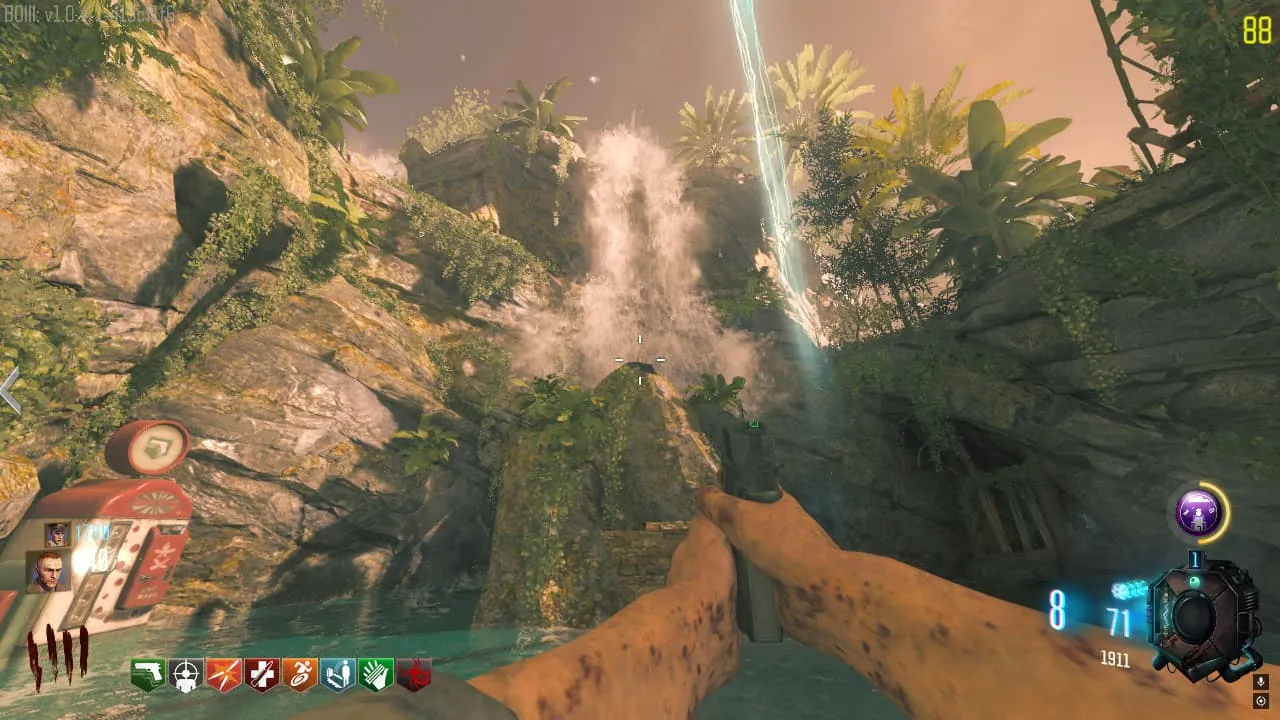1280x720 pixels.
Task: Click the Stamin-Up running figure perk
Action: pyautogui.click(x=300, y=674)
